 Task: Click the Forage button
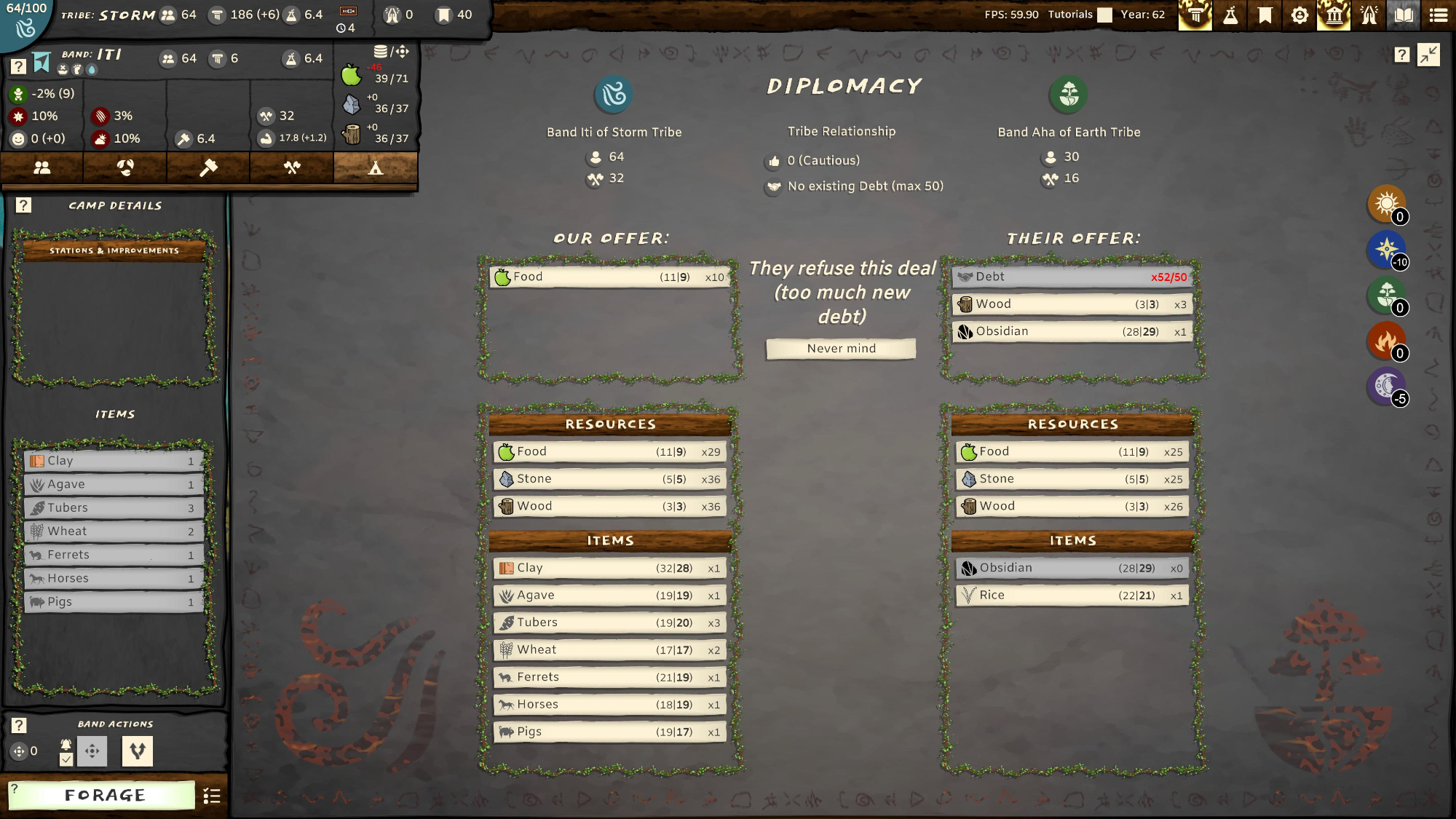click(104, 795)
